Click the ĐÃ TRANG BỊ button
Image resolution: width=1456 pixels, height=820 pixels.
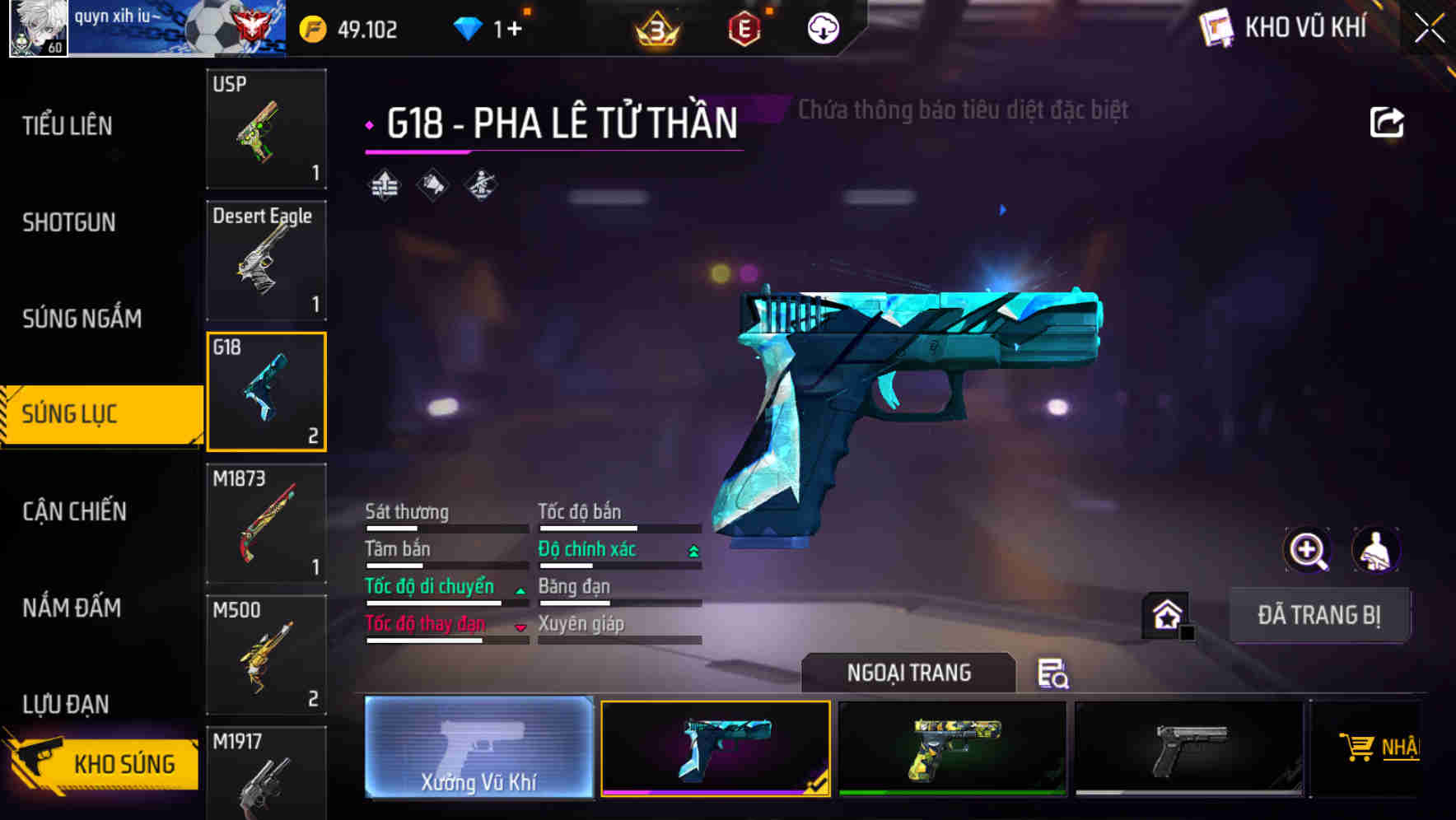[1320, 614]
